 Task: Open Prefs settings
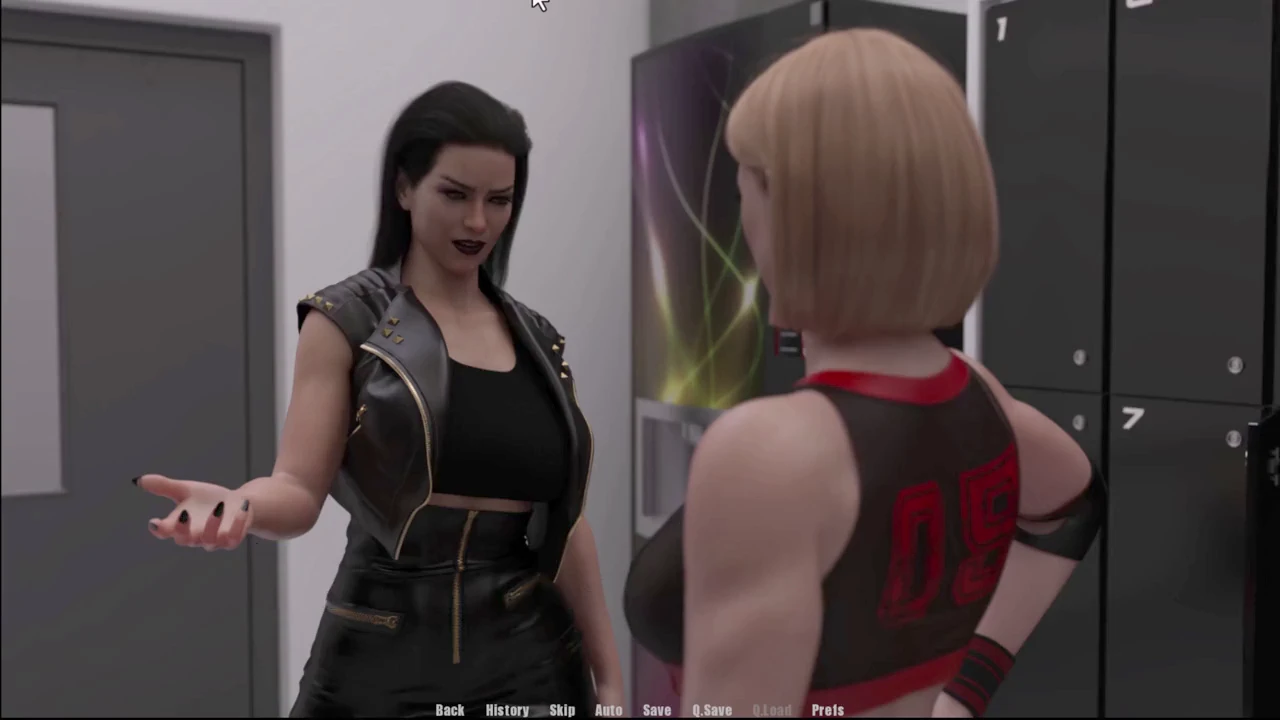pyautogui.click(x=828, y=710)
